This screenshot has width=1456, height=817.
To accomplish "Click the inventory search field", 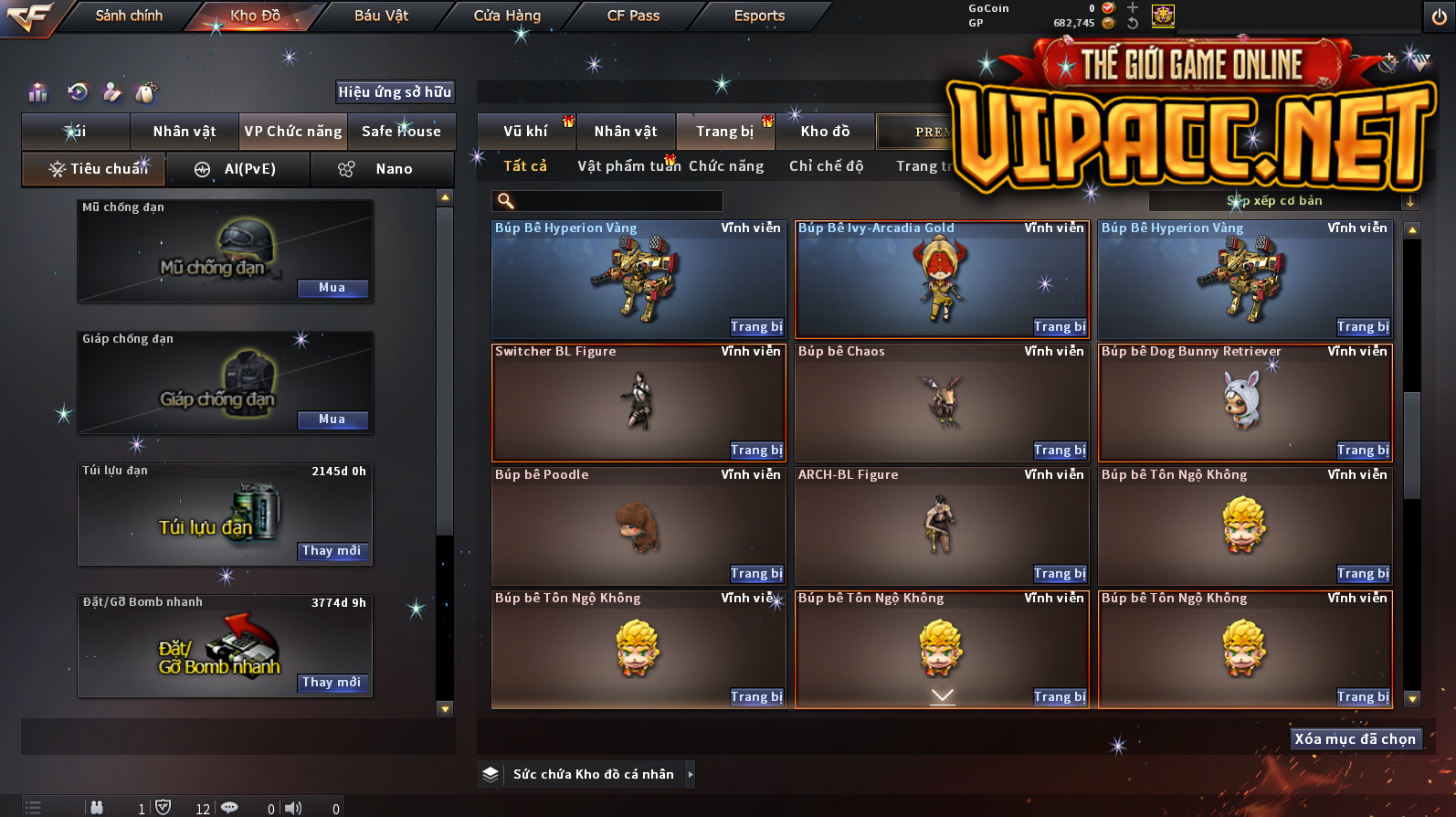I will [x=617, y=201].
